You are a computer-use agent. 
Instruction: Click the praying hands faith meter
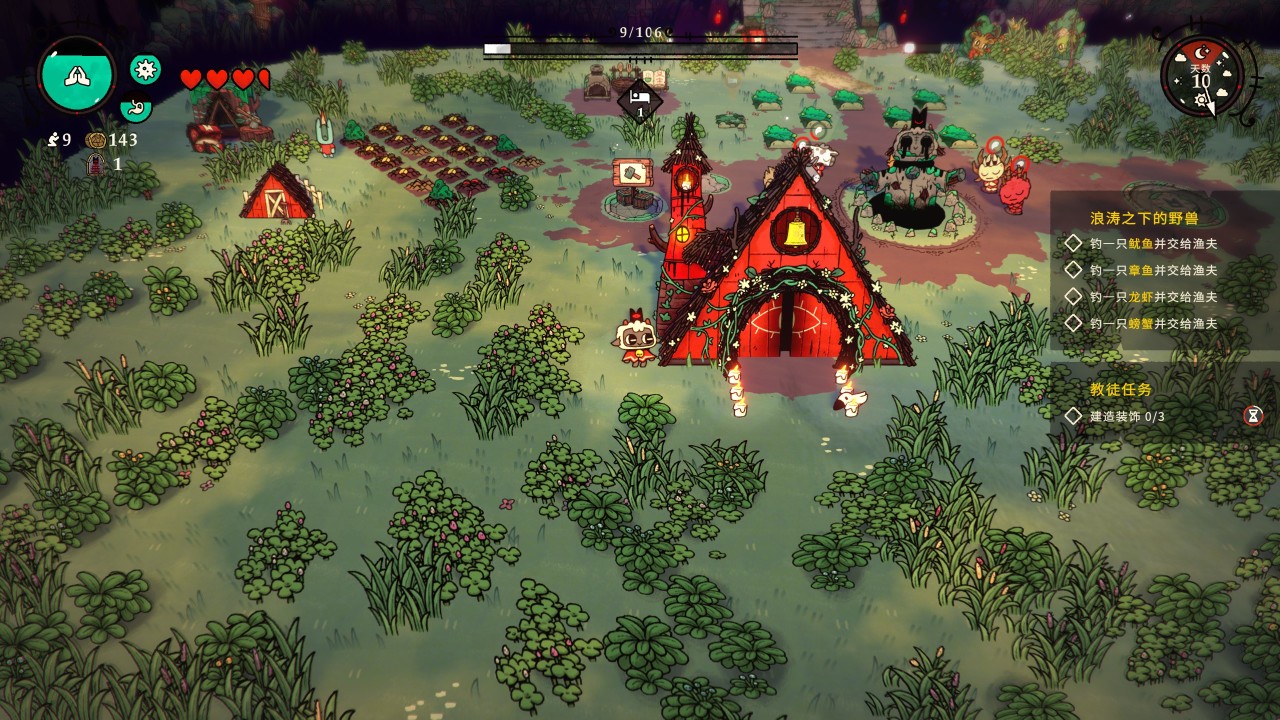coord(77,75)
